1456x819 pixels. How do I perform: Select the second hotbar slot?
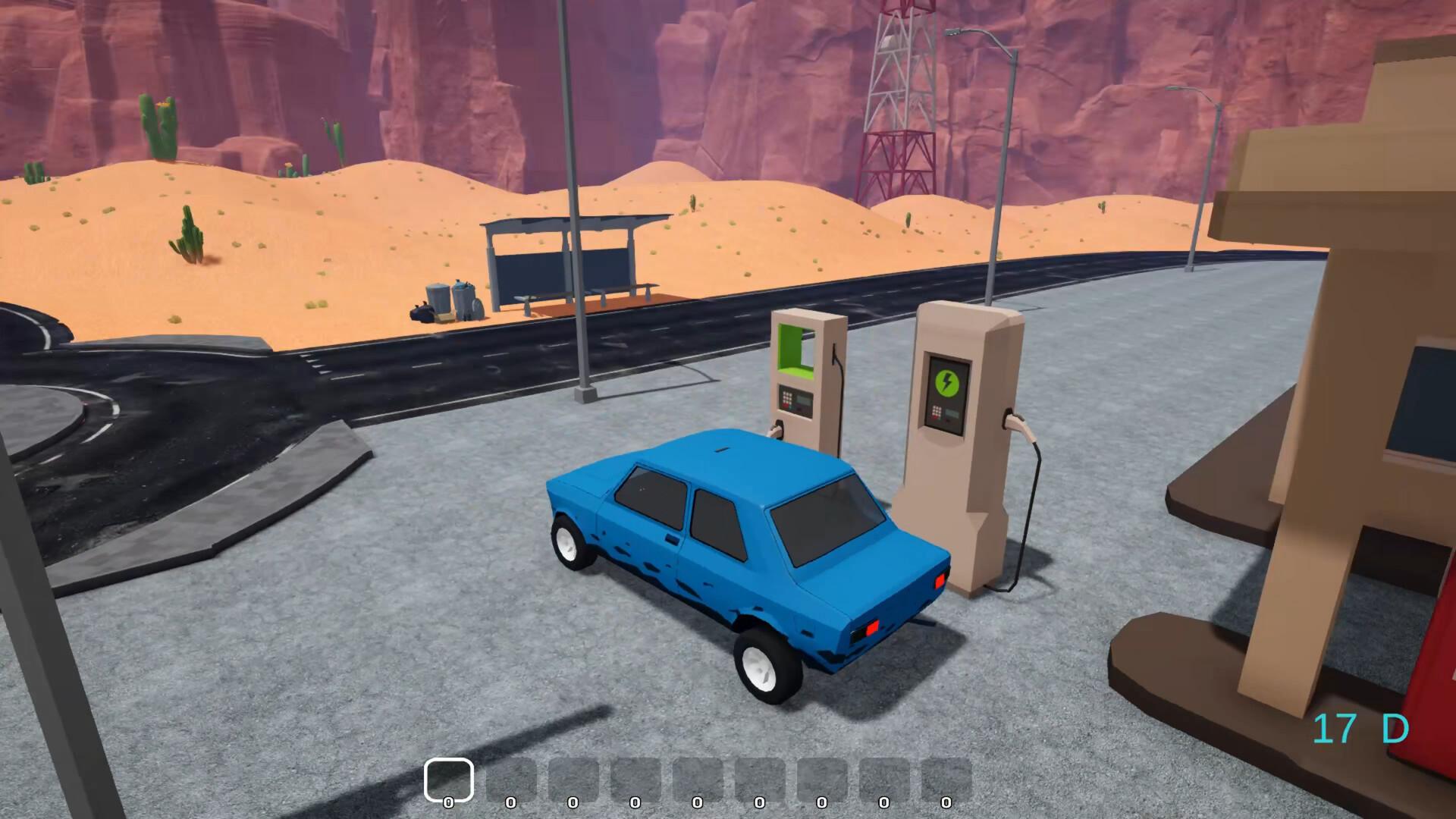(x=510, y=777)
